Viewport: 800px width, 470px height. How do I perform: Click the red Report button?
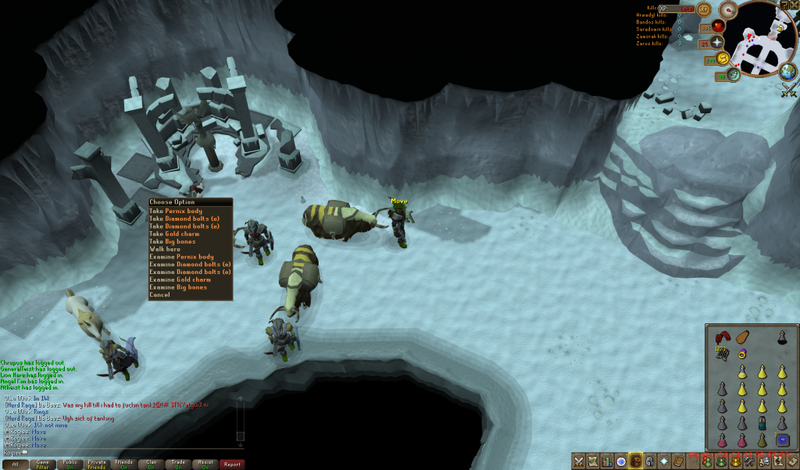[231, 464]
